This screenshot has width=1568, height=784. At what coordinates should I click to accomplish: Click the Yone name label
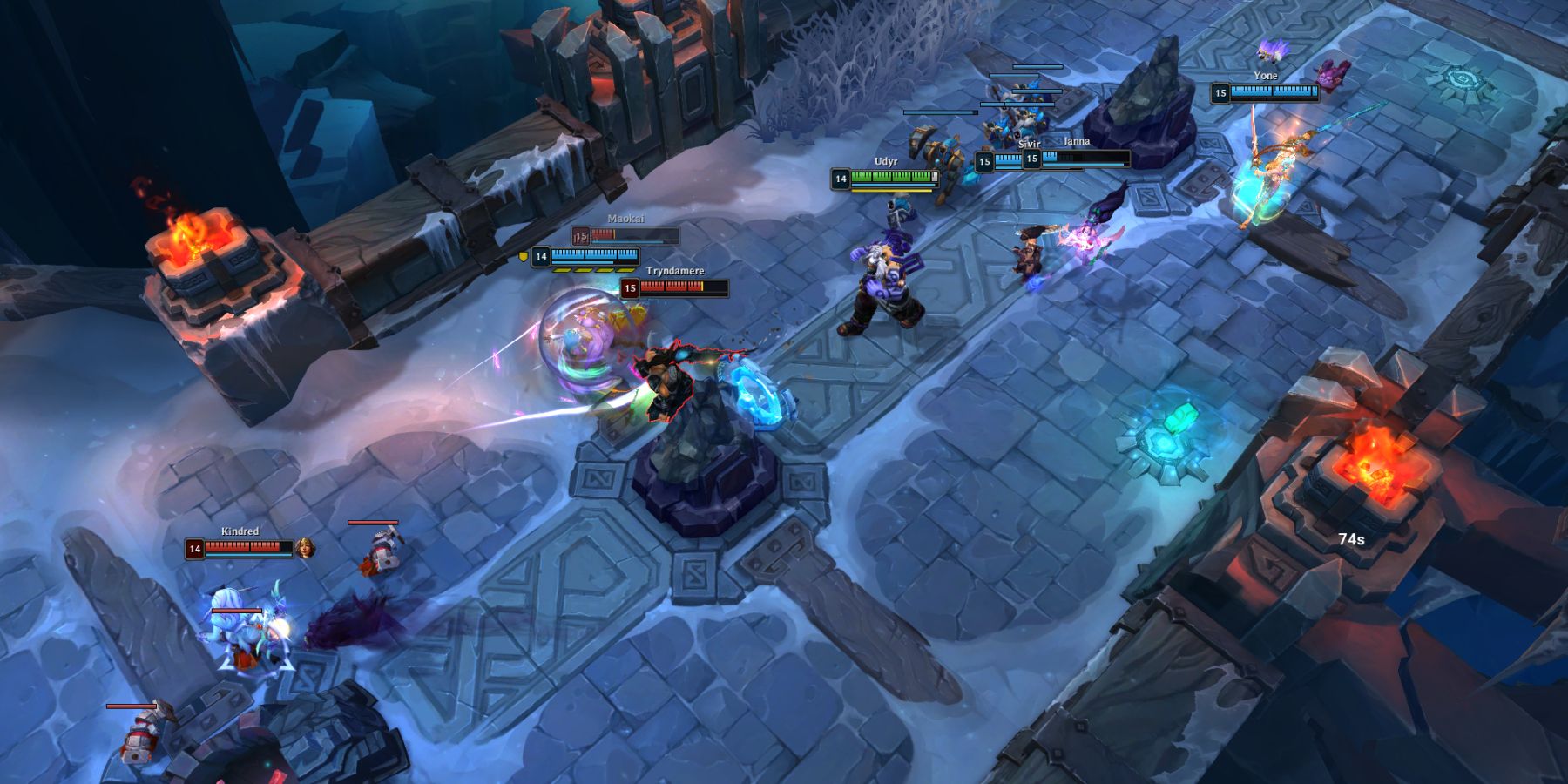pos(1266,76)
